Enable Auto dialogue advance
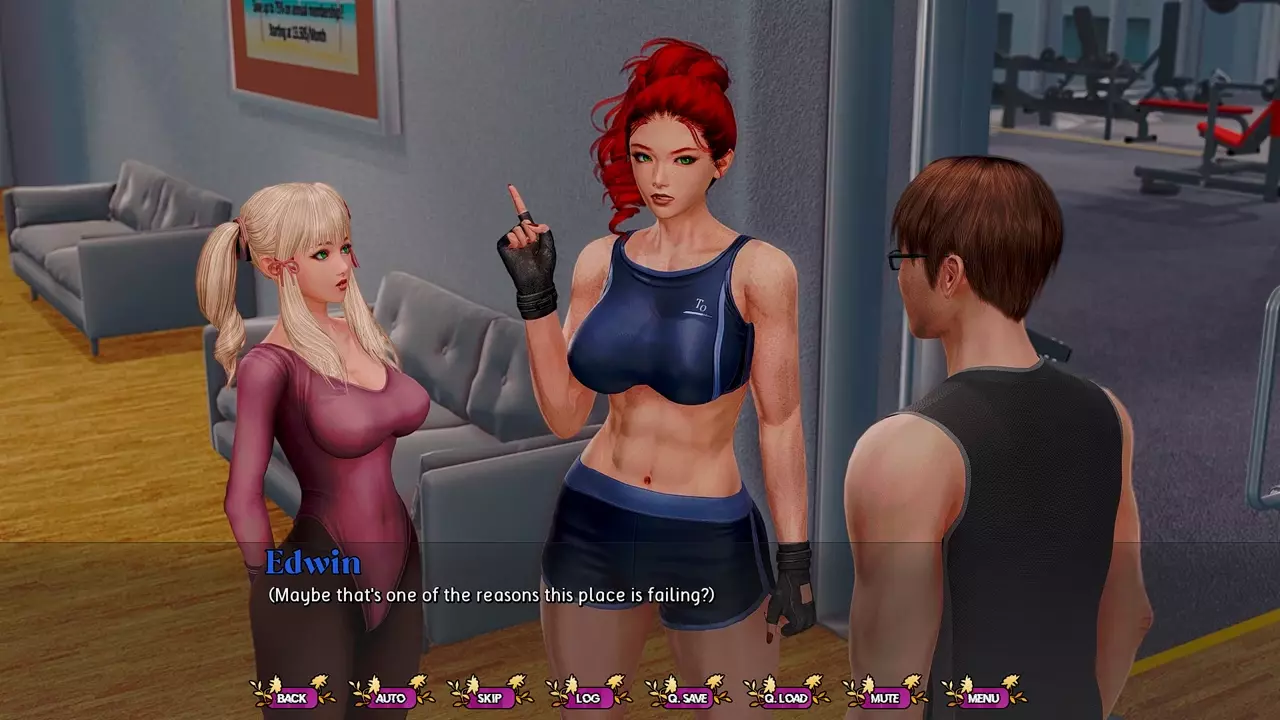This screenshot has height=720, width=1280. pos(390,697)
